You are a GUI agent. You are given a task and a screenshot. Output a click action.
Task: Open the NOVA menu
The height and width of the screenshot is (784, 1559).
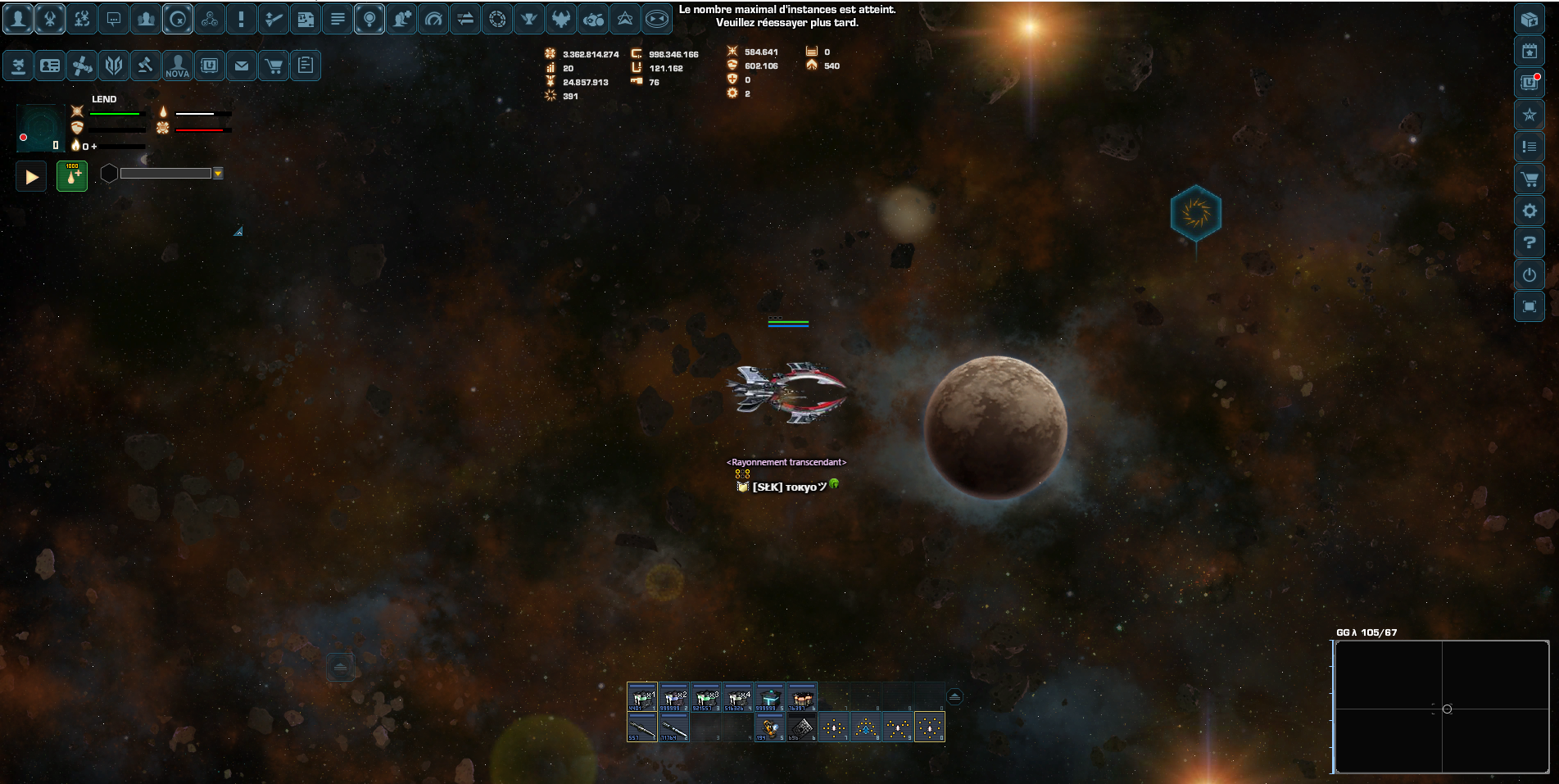pyautogui.click(x=177, y=66)
